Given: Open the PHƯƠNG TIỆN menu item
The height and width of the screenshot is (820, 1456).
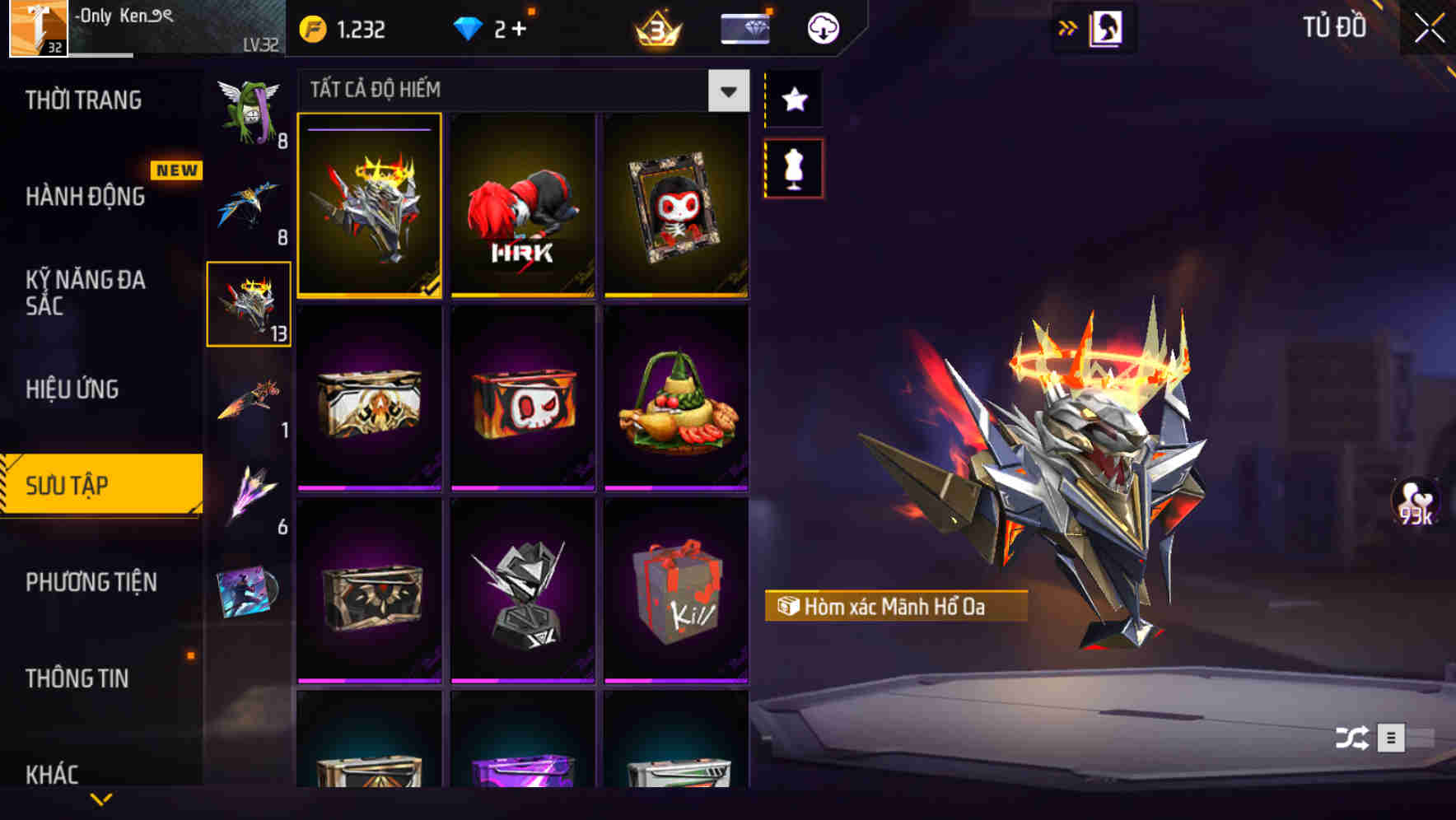Looking at the screenshot, I should [91, 582].
